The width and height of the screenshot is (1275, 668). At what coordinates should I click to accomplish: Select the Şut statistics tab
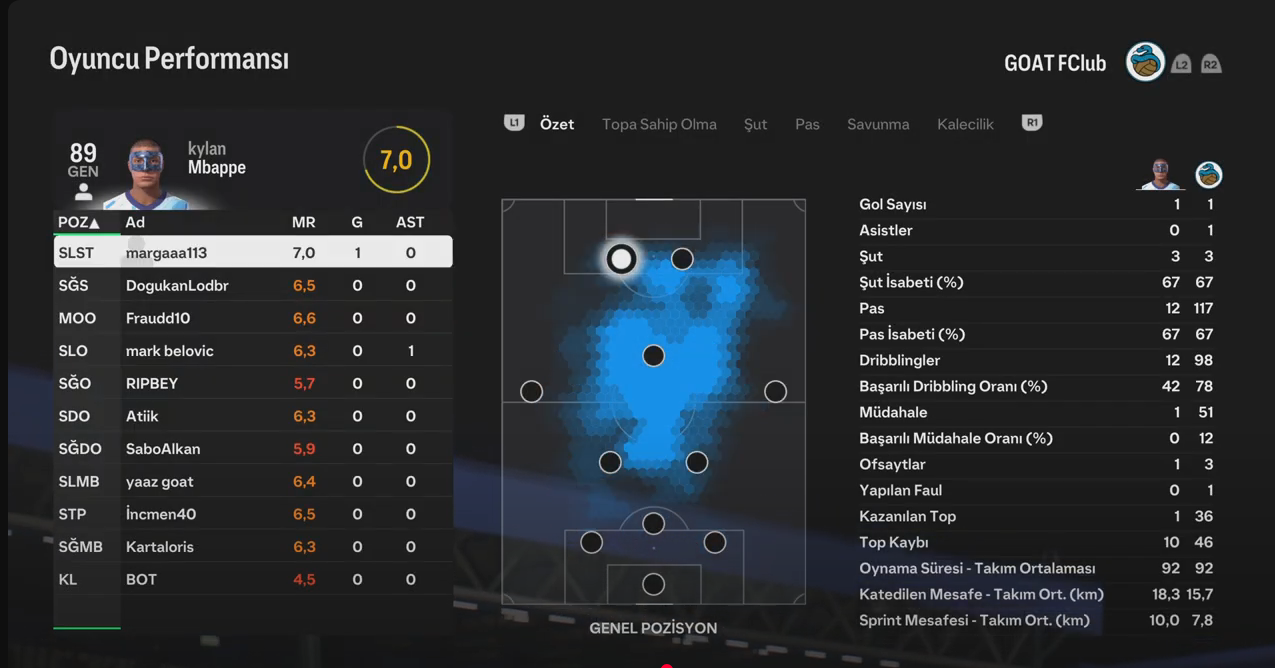coord(755,124)
